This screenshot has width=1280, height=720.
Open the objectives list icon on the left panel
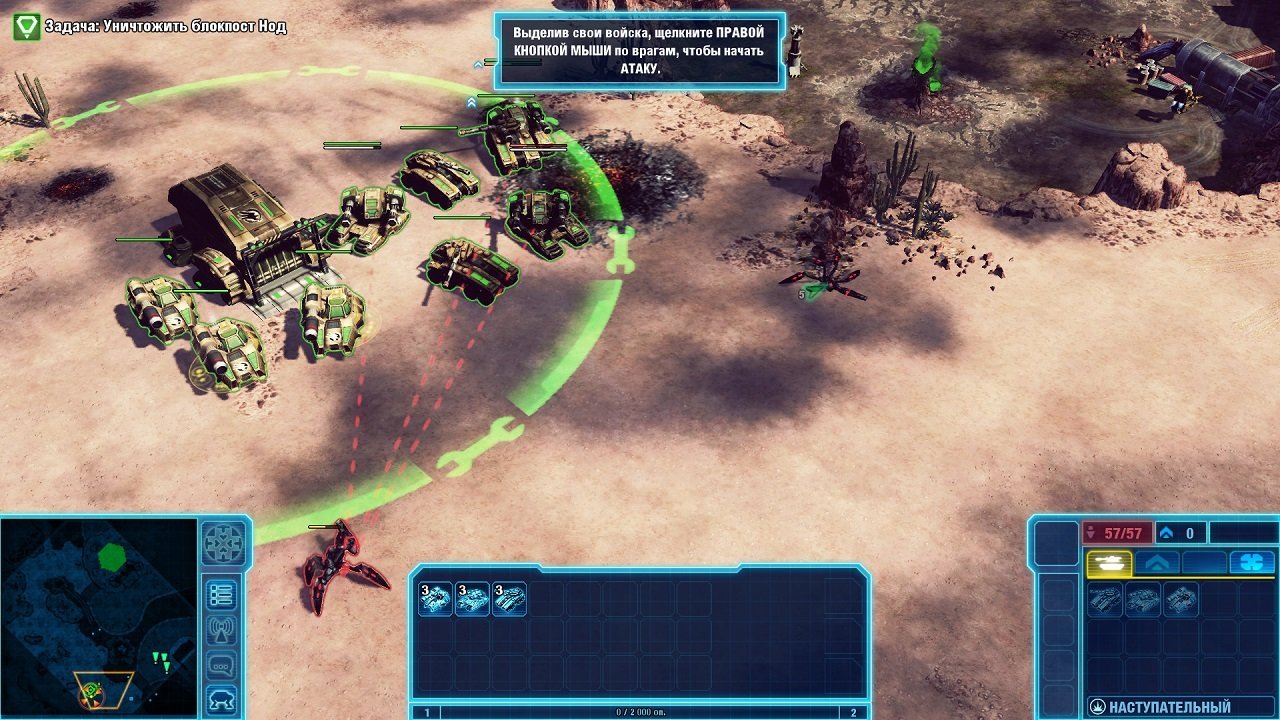click(221, 595)
